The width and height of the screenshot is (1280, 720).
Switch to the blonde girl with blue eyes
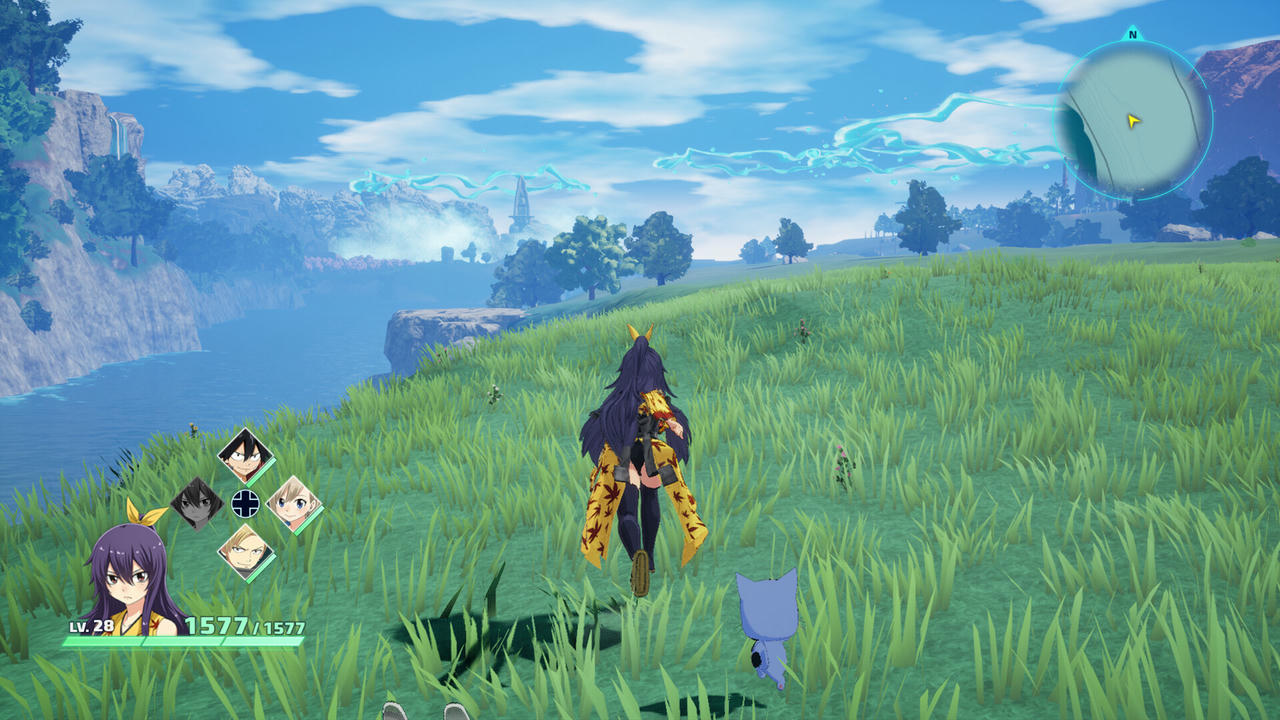pyautogui.click(x=294, y=503)
